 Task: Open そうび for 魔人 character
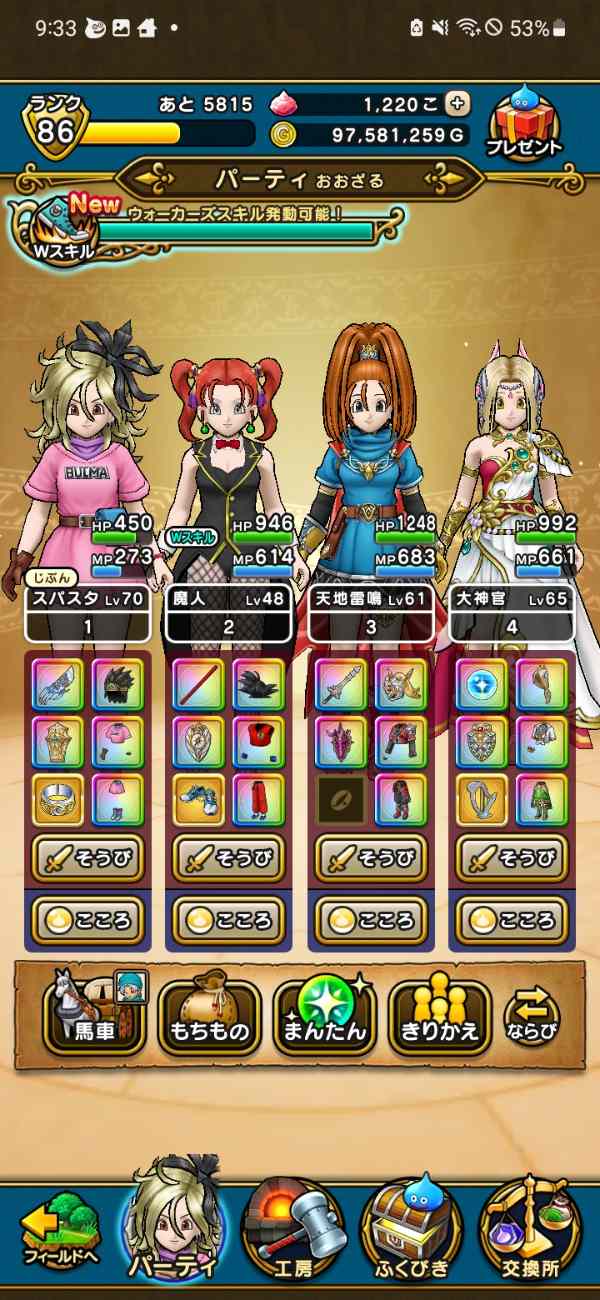pos(228,857)
